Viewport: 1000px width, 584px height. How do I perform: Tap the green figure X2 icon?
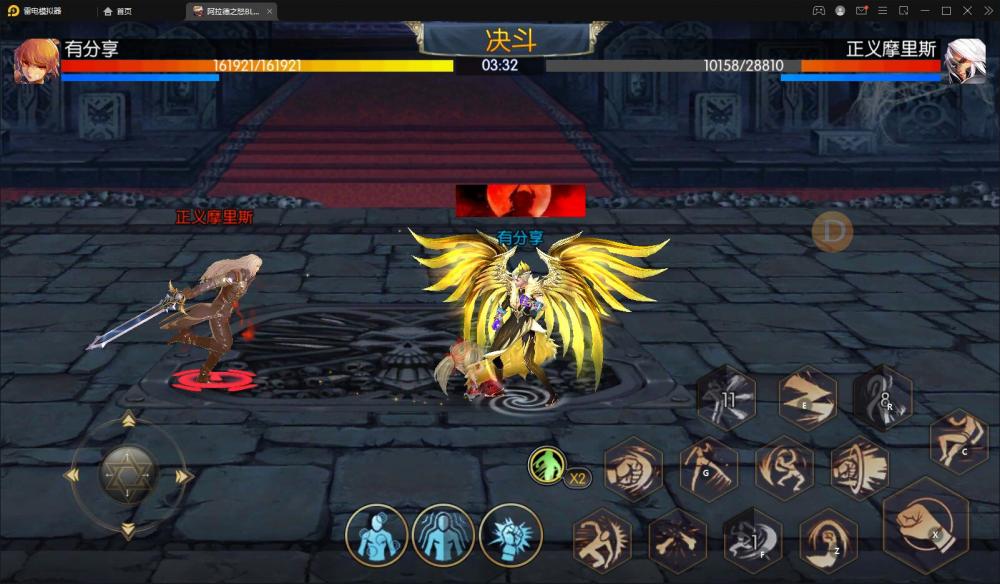coord(548,465)
